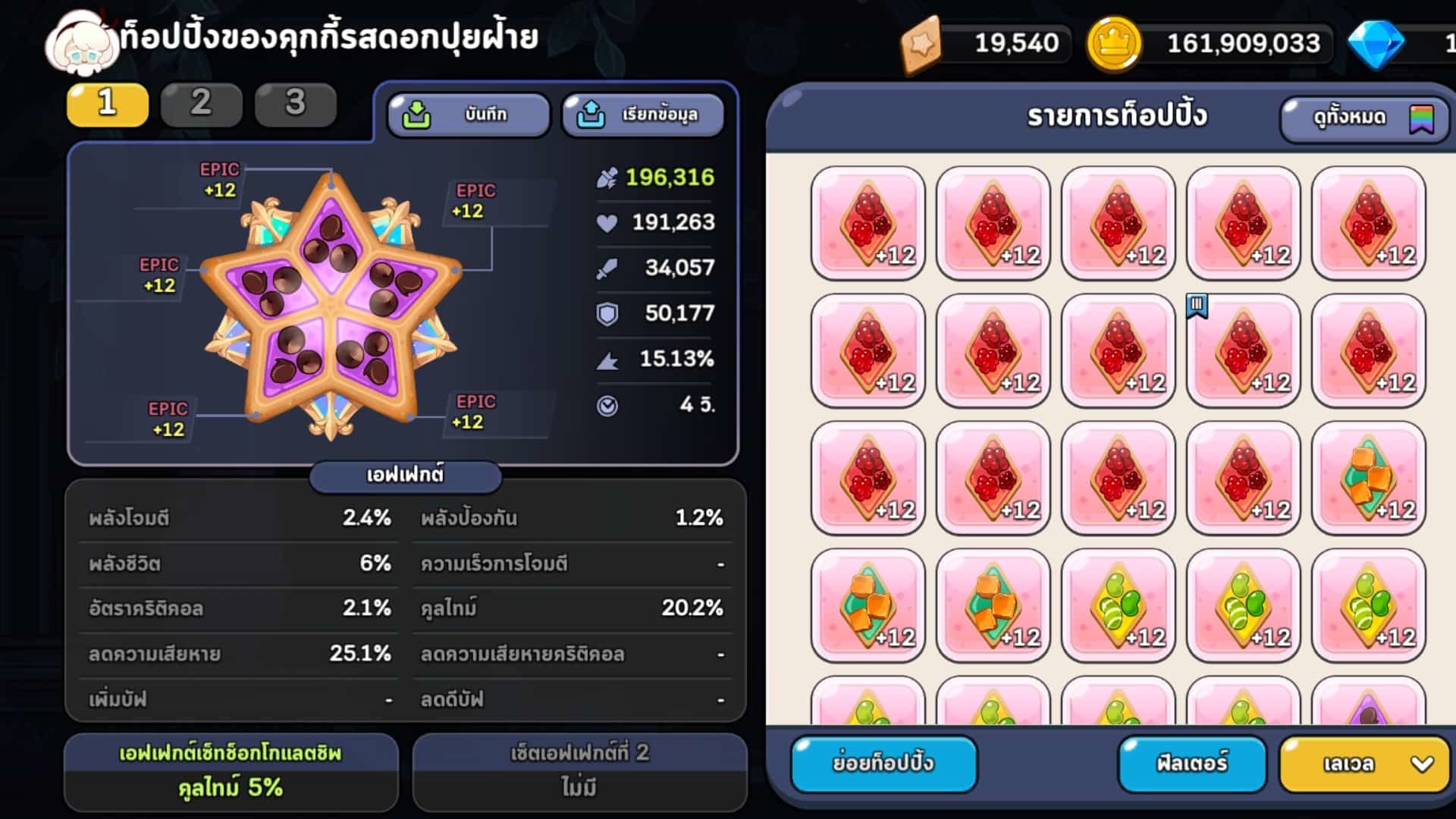Open the เอฟเฟกต์เซ็ทช็อกโกแลตชิพ set effect panel
Image resolution: width=1456 pixels, height=819 pixels.
click(x=231, y=771)
